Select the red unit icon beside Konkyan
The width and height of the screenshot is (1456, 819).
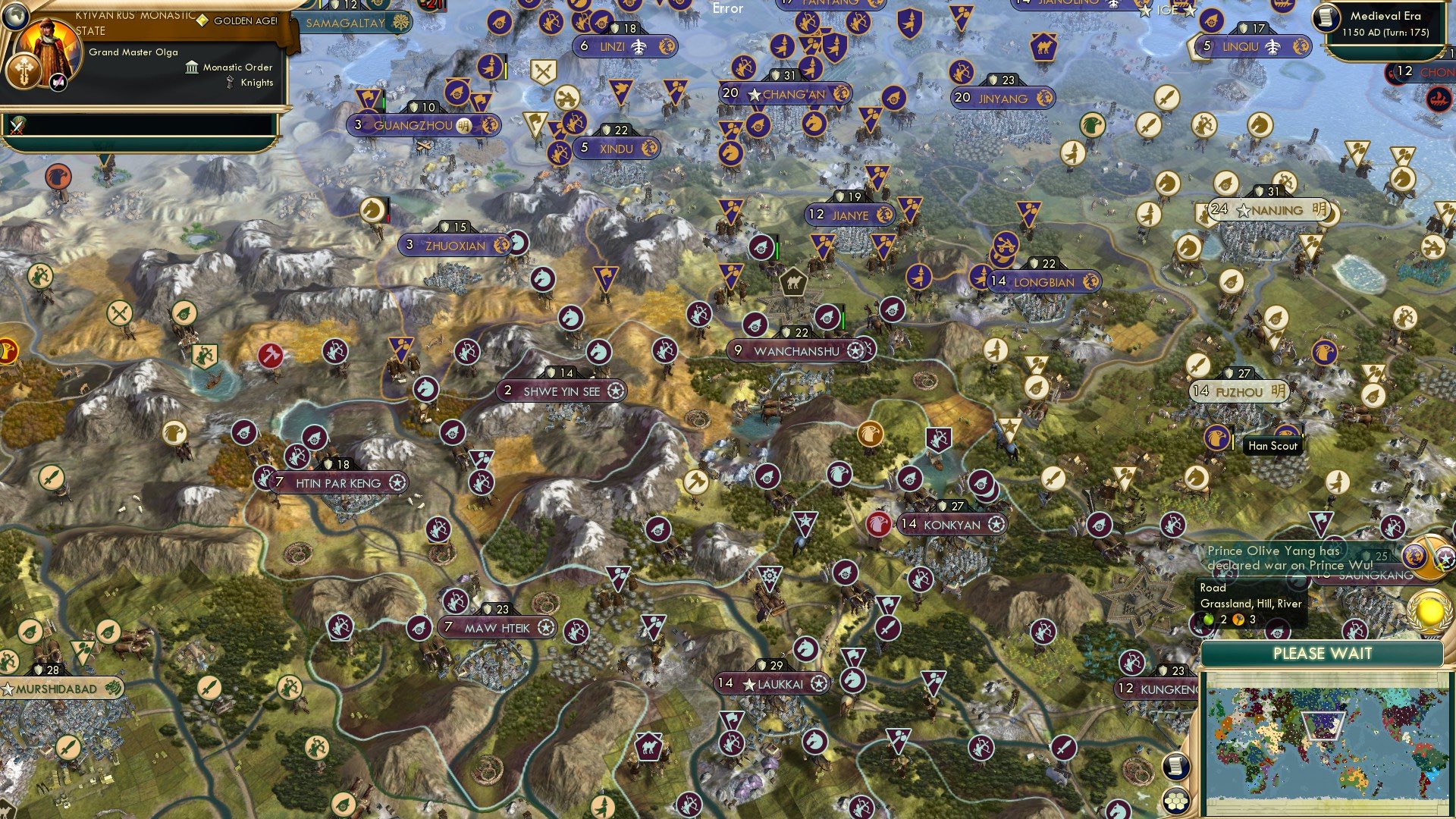(879, 522)
